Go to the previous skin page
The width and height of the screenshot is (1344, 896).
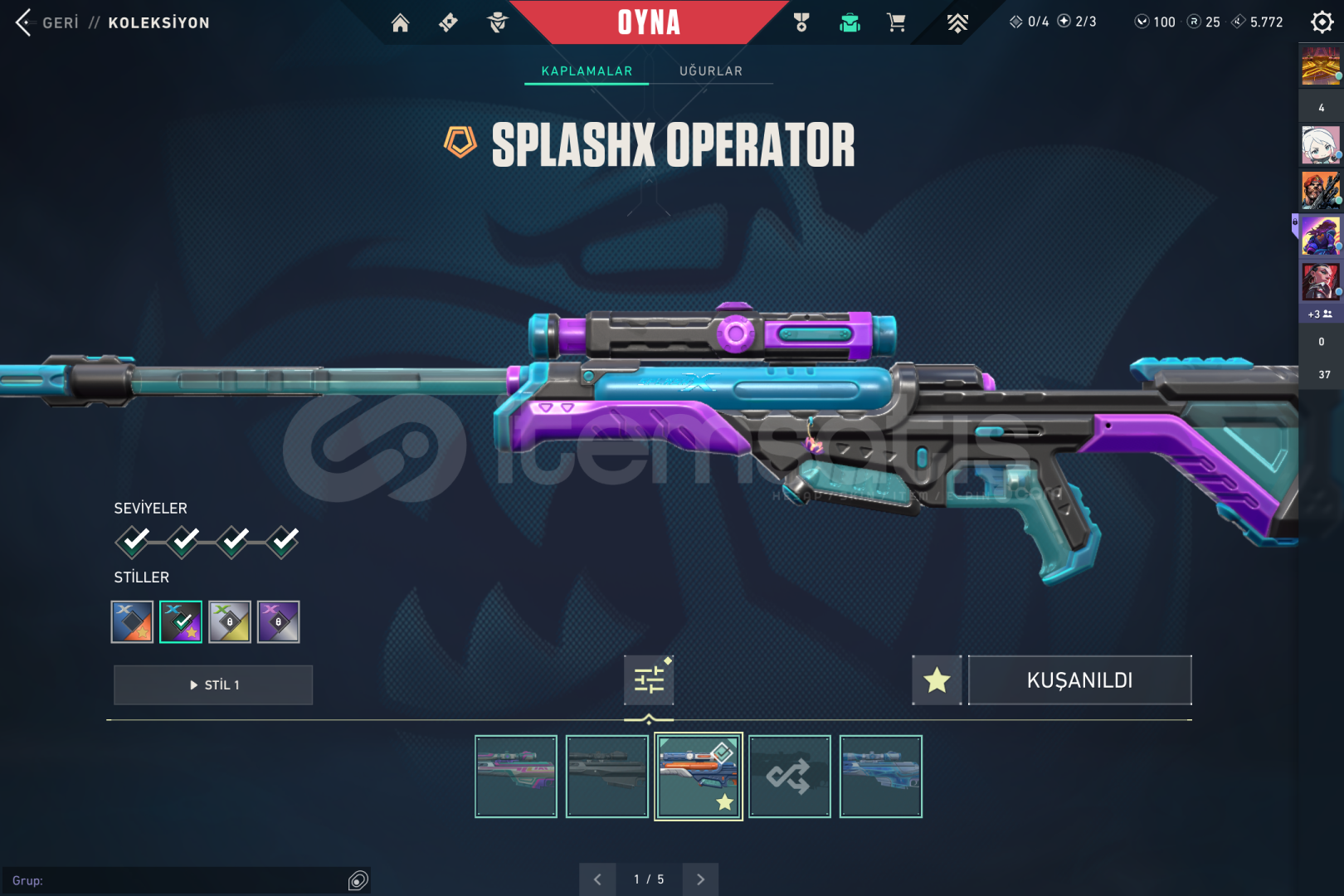click(597, 879)
